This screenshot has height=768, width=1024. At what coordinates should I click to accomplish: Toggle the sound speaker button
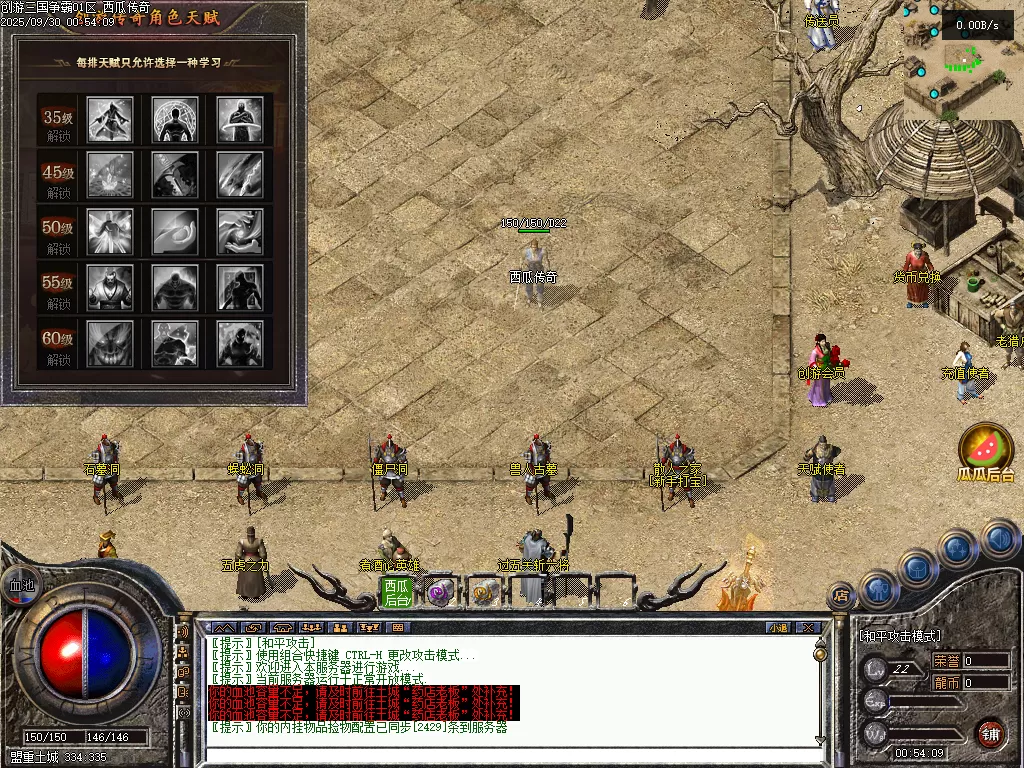pos(999,538)
